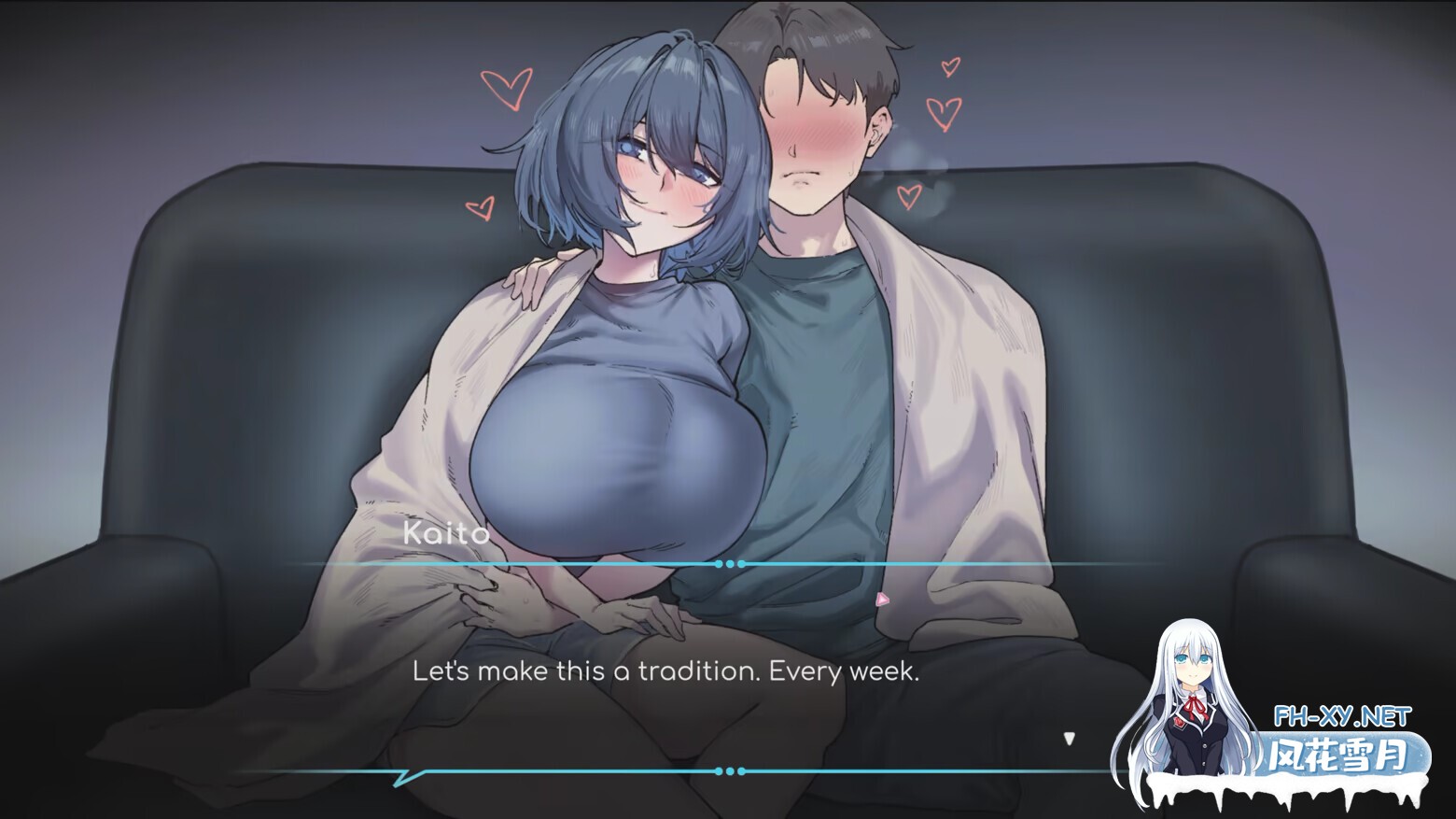Click the heart outline above Kaito's head
The image size is (1456, 819).
(508, 88)
